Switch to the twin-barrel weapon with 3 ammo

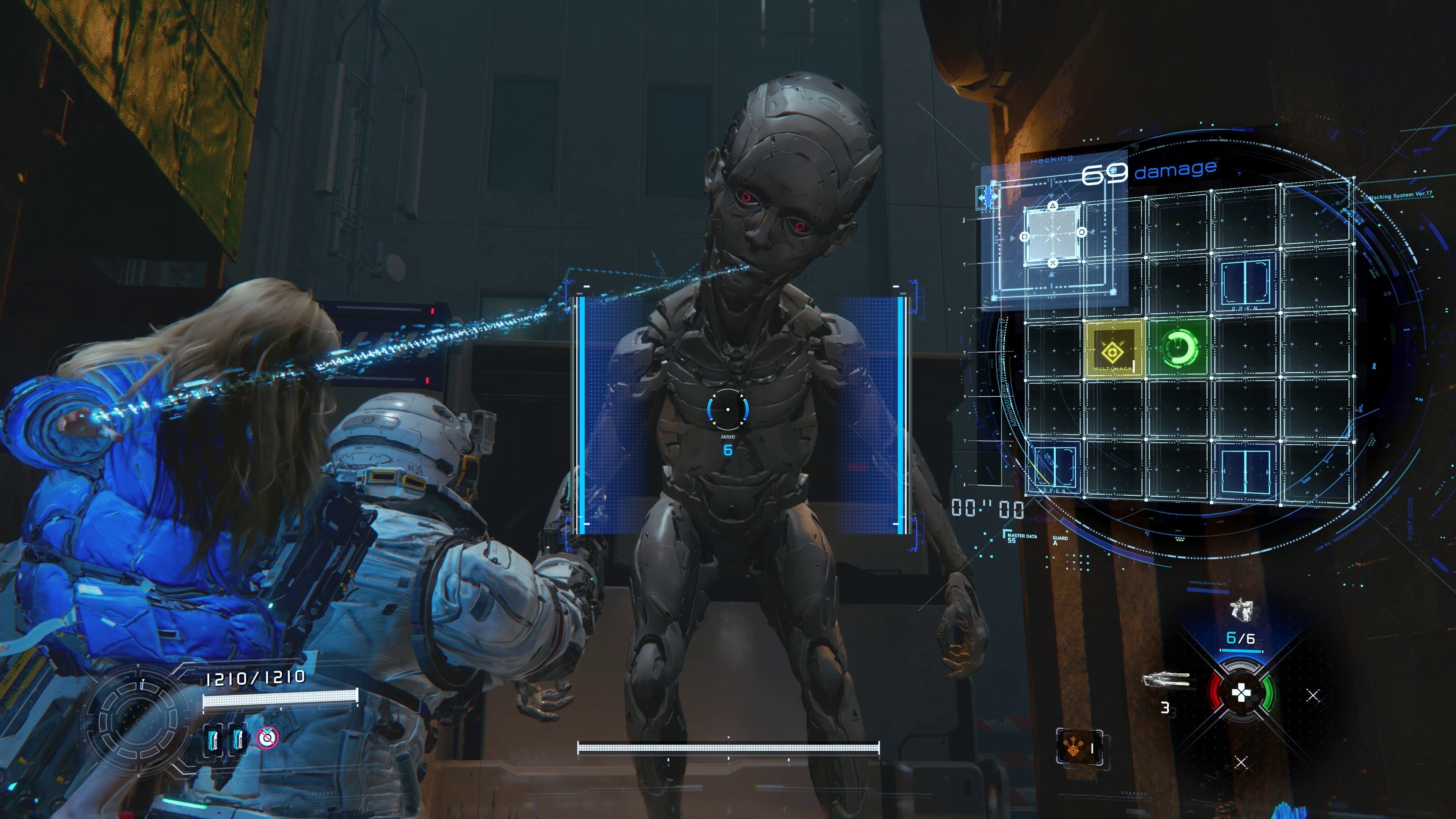1166,681
